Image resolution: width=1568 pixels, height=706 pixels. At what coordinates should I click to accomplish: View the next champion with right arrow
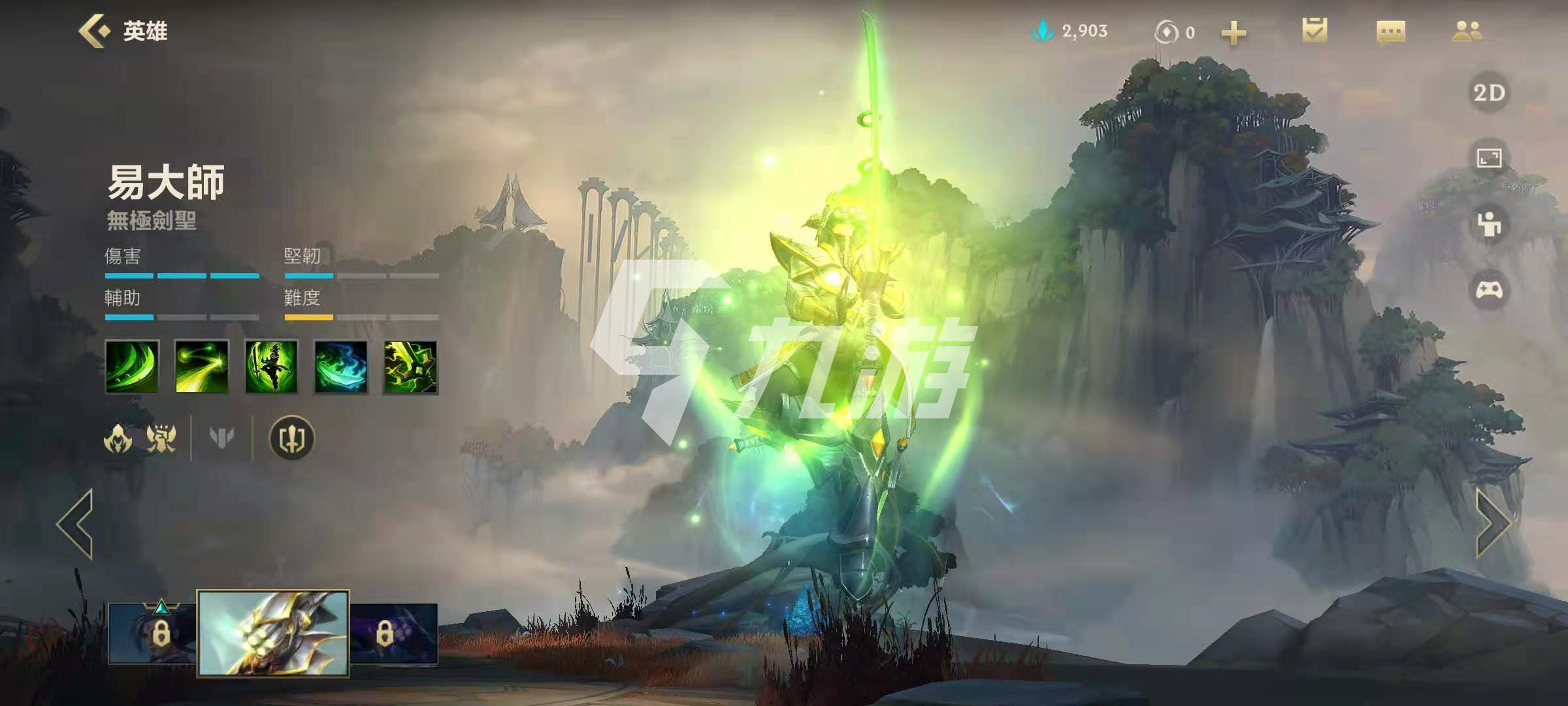click(1493, 524)
